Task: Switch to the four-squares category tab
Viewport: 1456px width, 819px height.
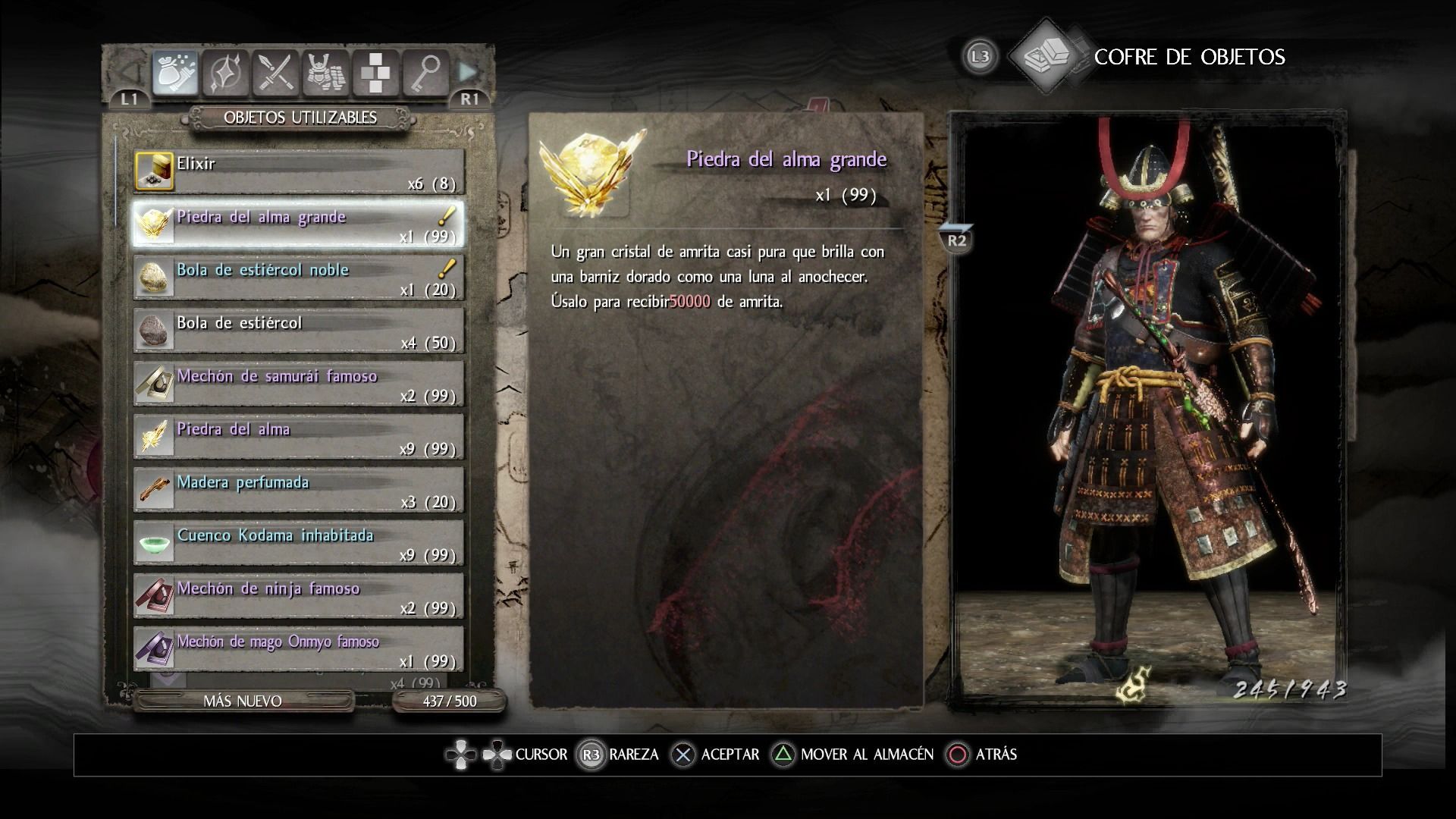Action: pos(375,74)
